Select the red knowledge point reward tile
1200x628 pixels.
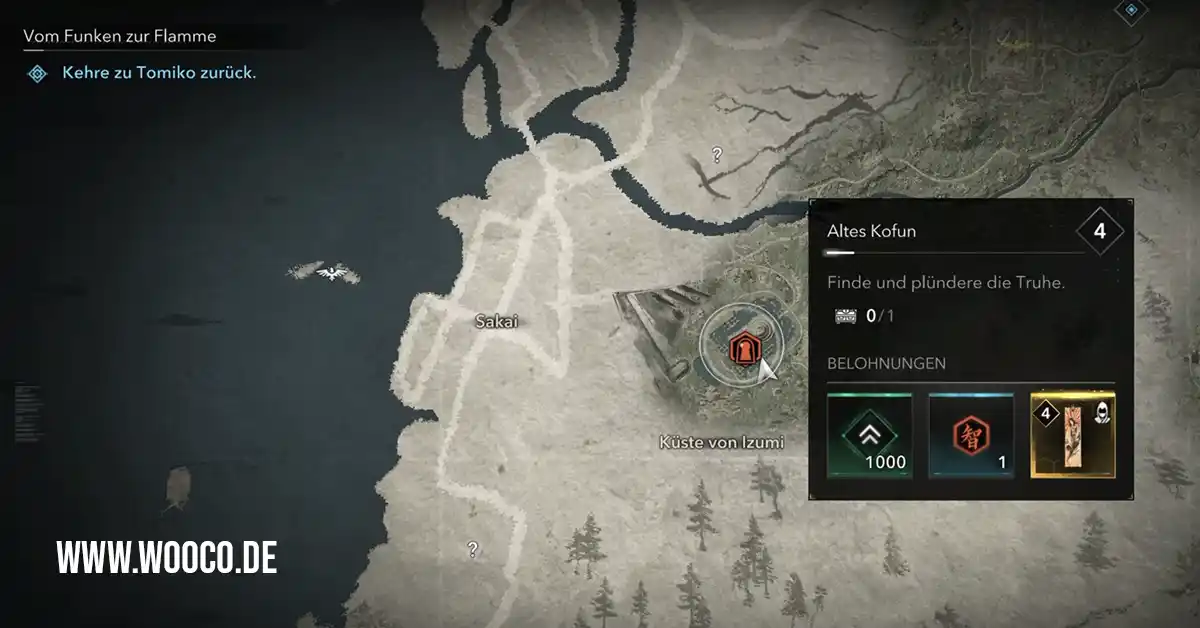pos(971,435)
